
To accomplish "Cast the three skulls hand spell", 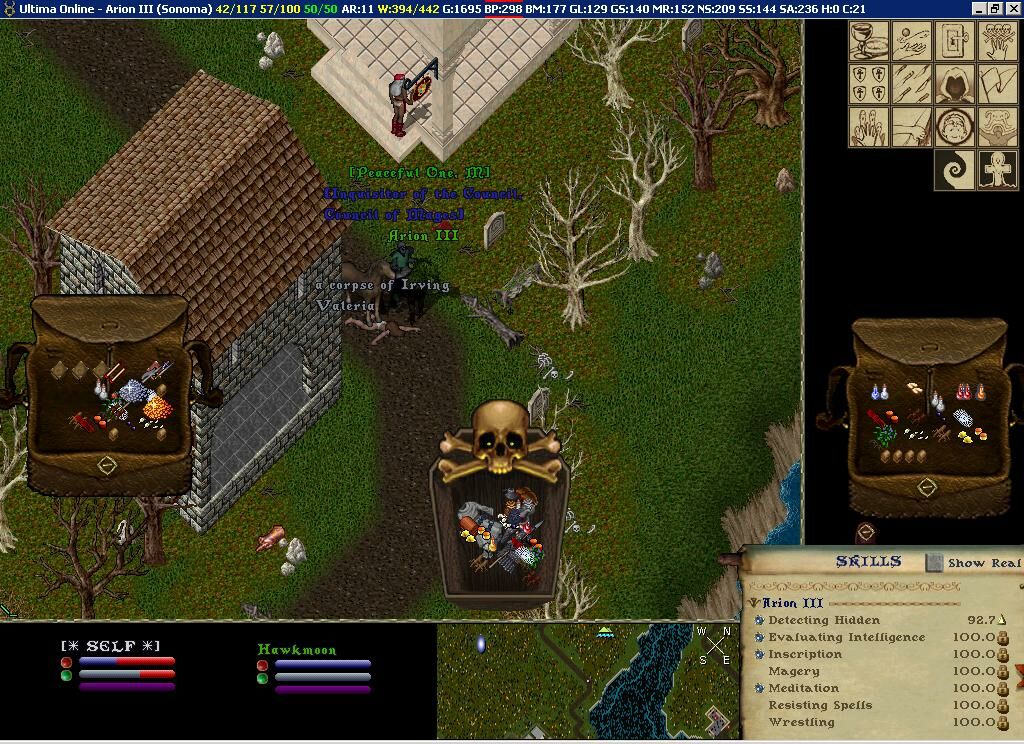I will tap(997, 41).
